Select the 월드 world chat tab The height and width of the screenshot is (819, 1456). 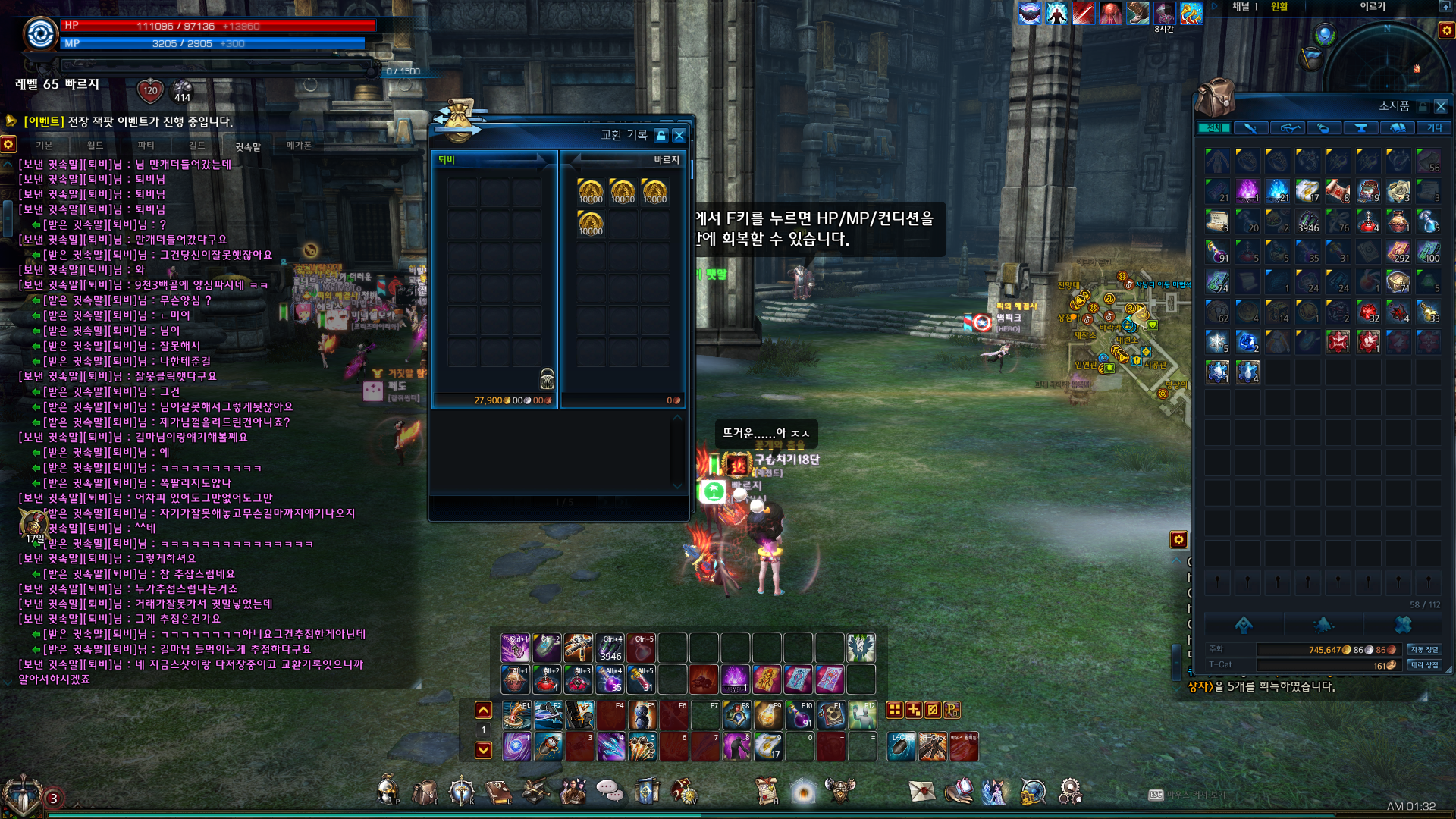tap(95, 146)
